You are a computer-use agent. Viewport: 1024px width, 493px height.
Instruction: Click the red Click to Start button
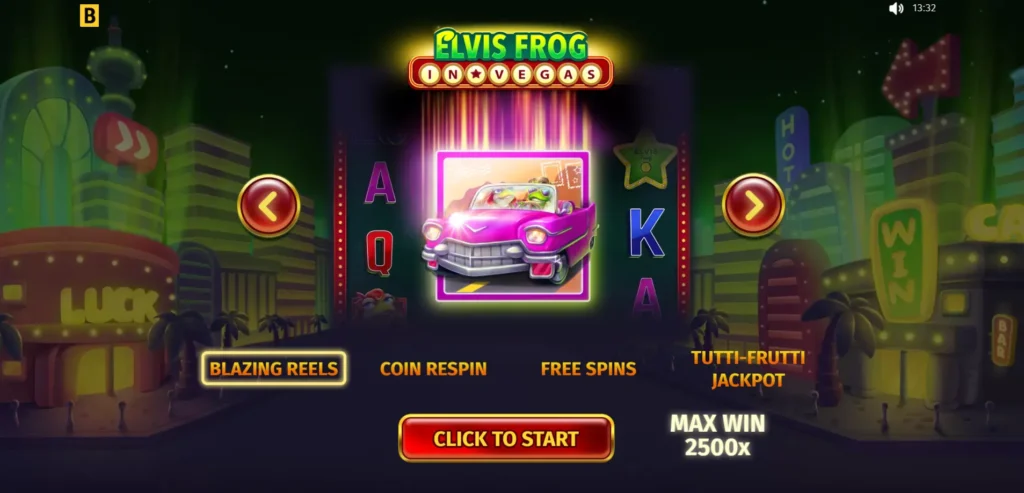pos(506,438)
